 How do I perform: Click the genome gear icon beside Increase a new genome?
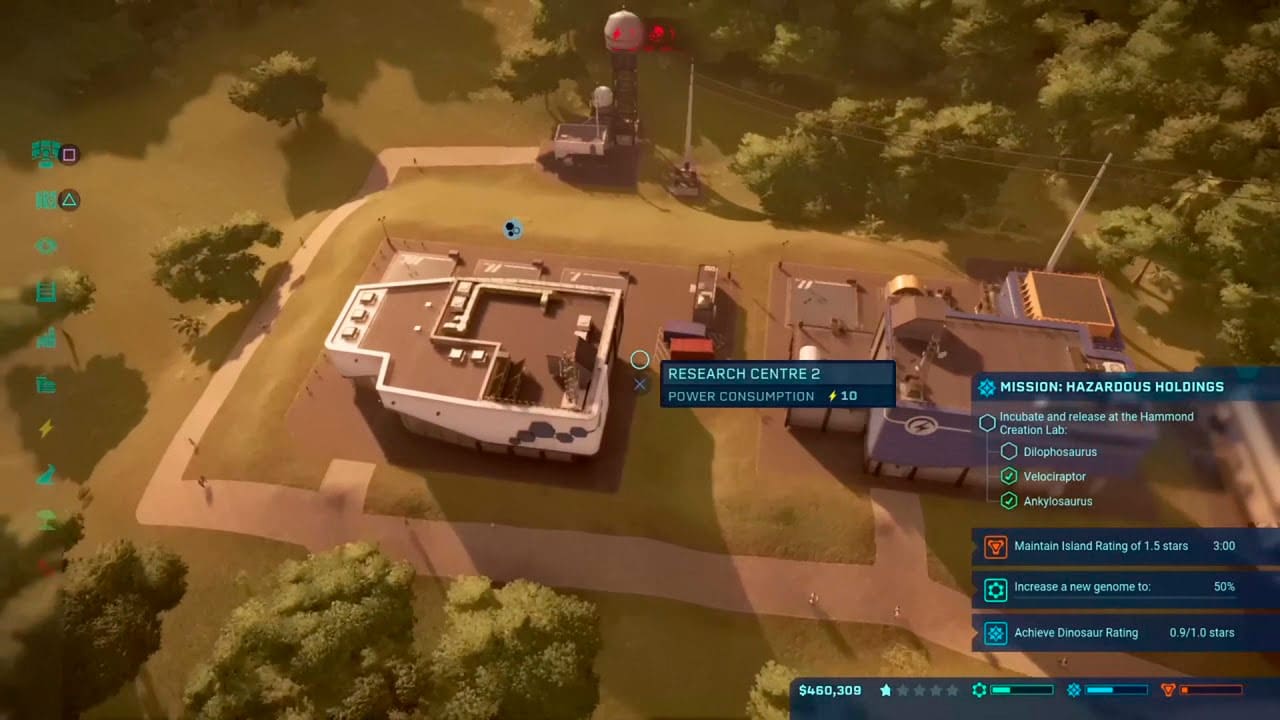click(995, 590)
